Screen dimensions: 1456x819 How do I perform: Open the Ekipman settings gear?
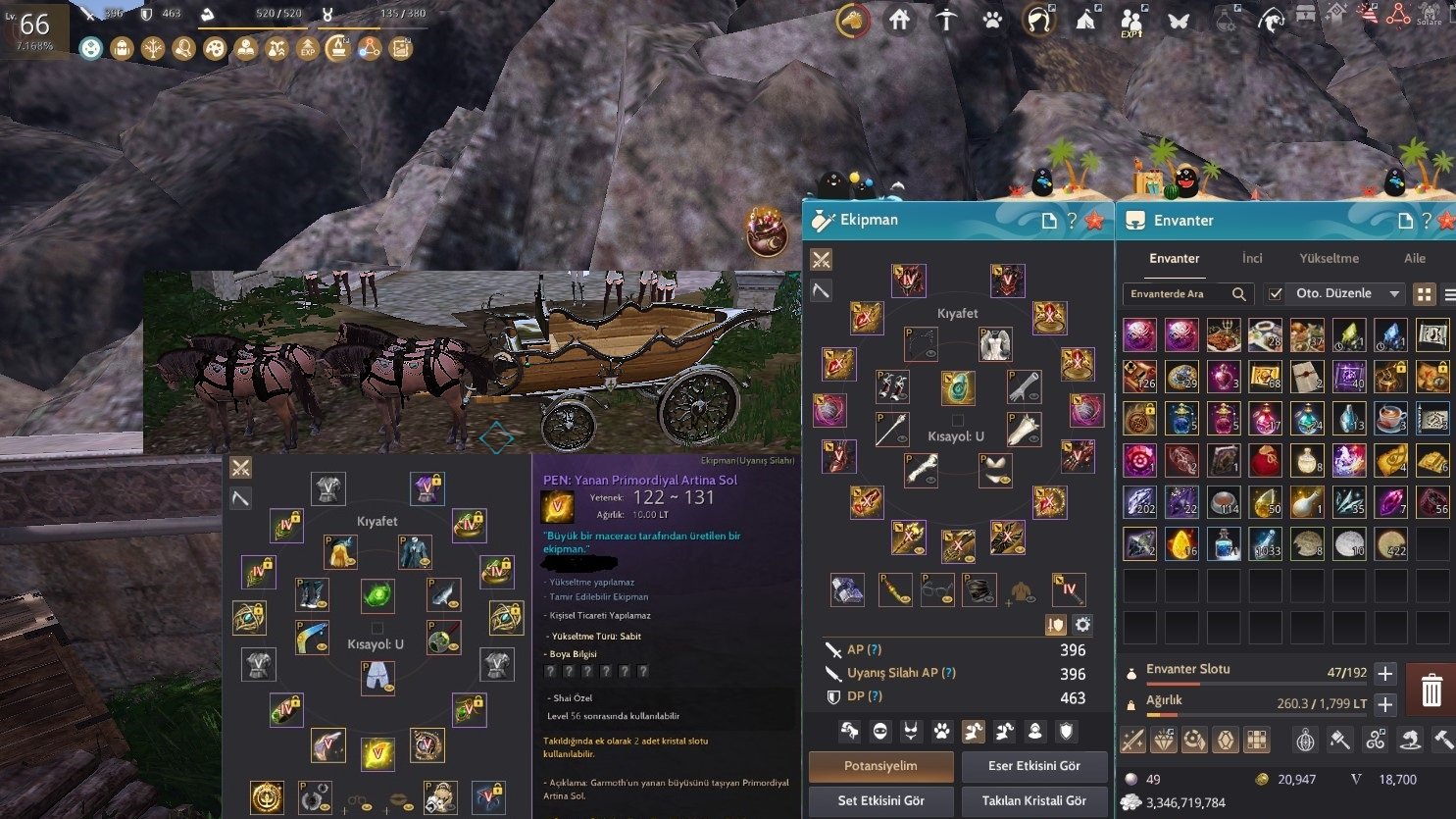click(1082, 625)
